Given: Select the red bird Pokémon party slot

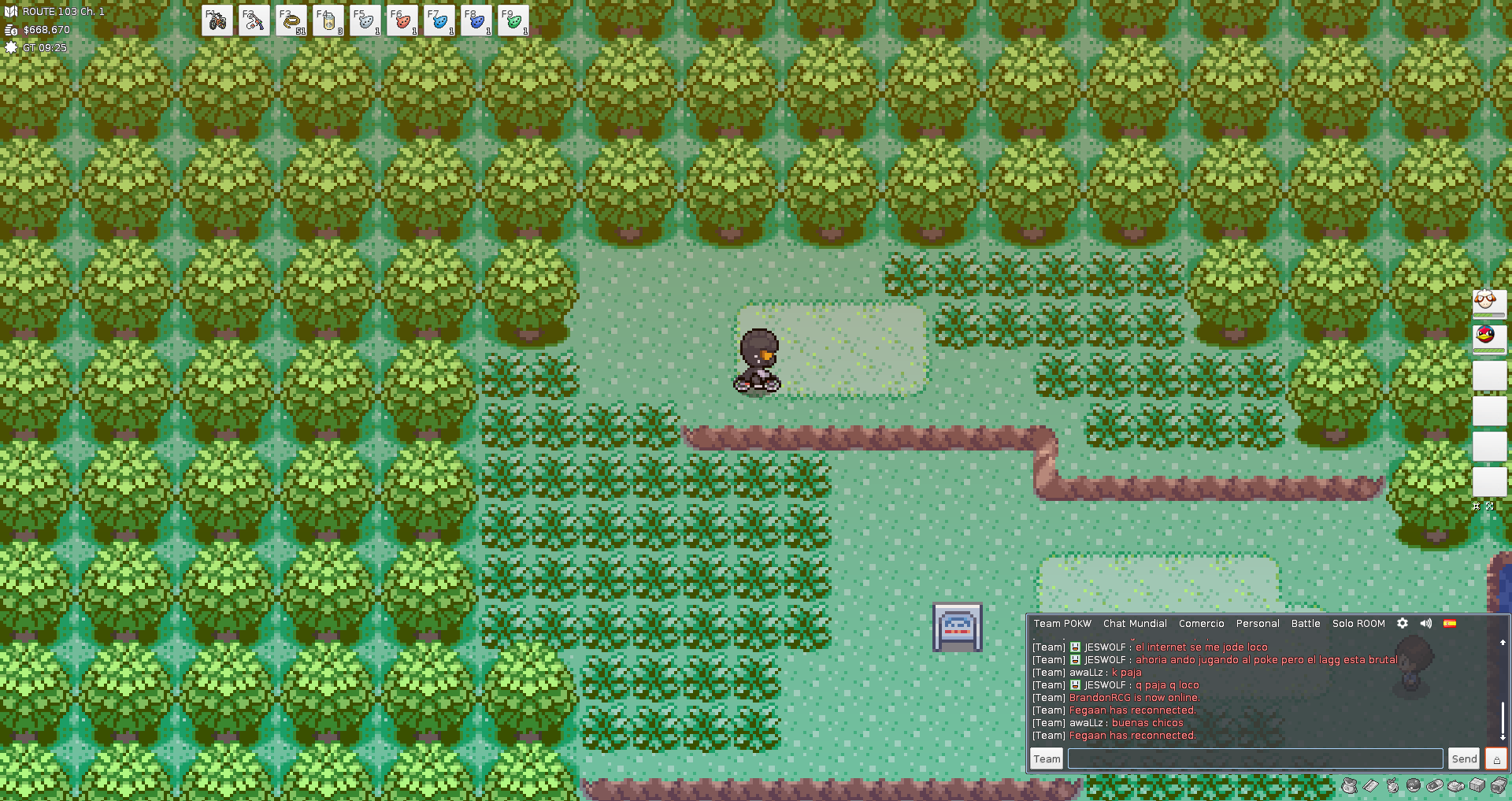Looking at the screenshot, I should coord(1488,339).
